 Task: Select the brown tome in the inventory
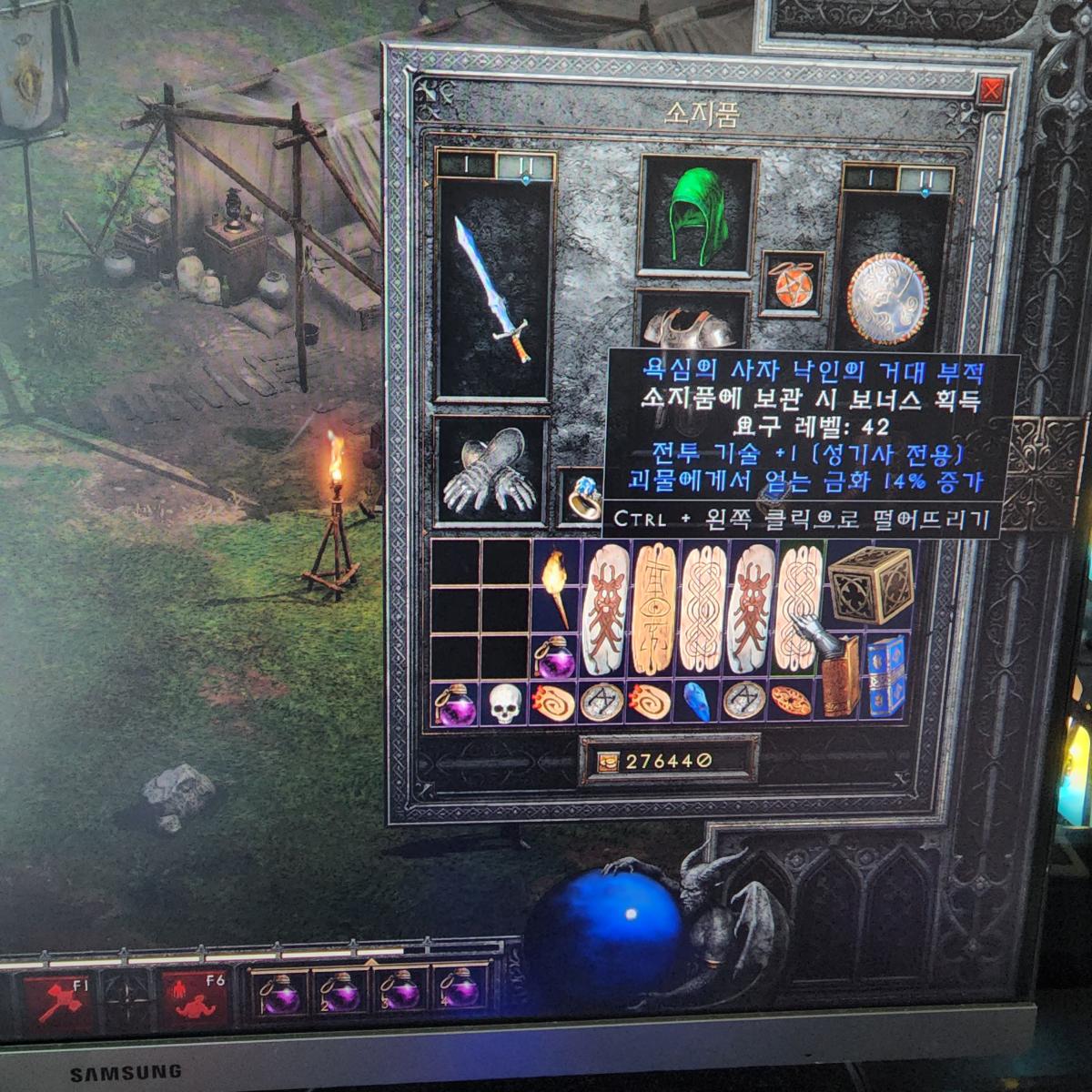[x=840, y=674]
